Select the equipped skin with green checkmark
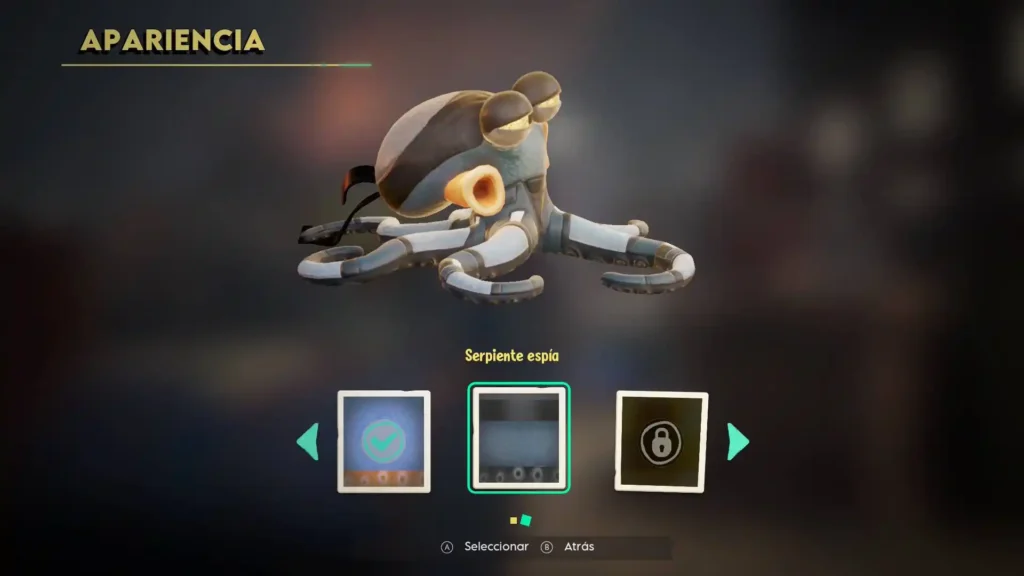 click(x=384, y=441)
